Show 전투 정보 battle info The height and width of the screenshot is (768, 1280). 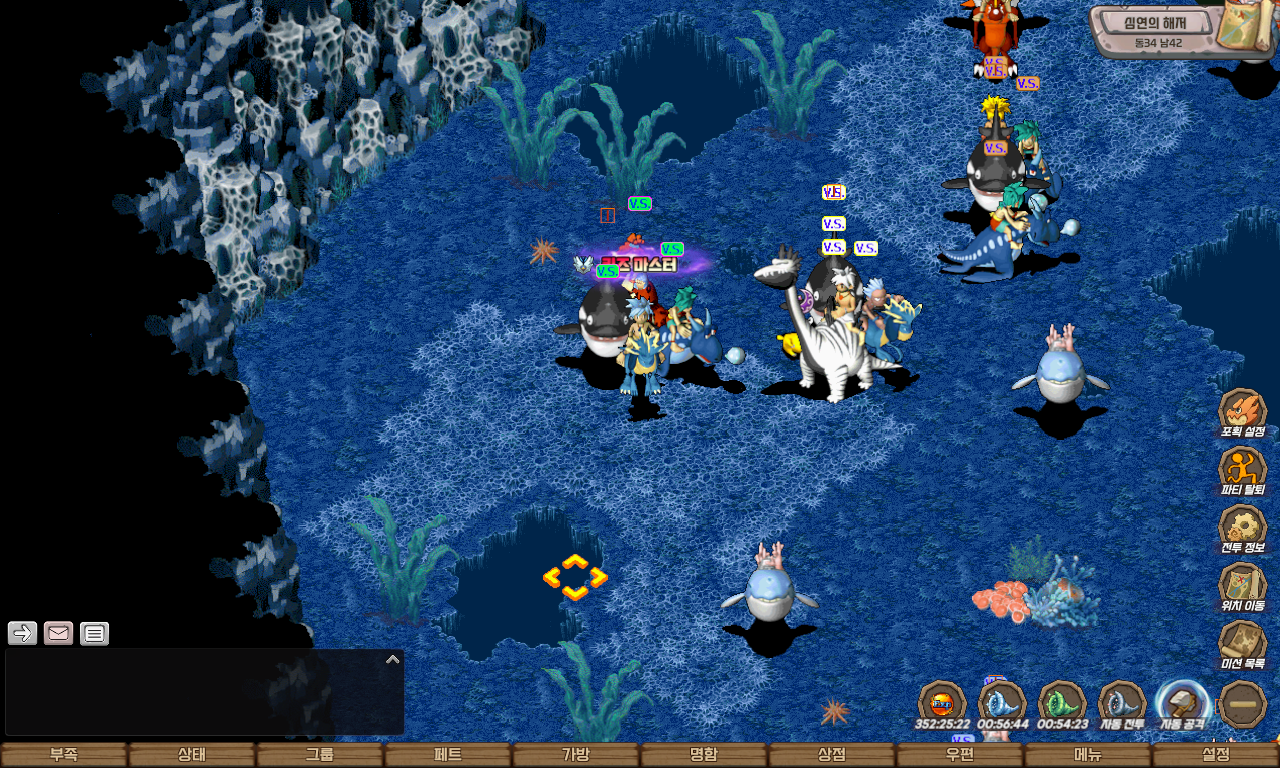1242,528
